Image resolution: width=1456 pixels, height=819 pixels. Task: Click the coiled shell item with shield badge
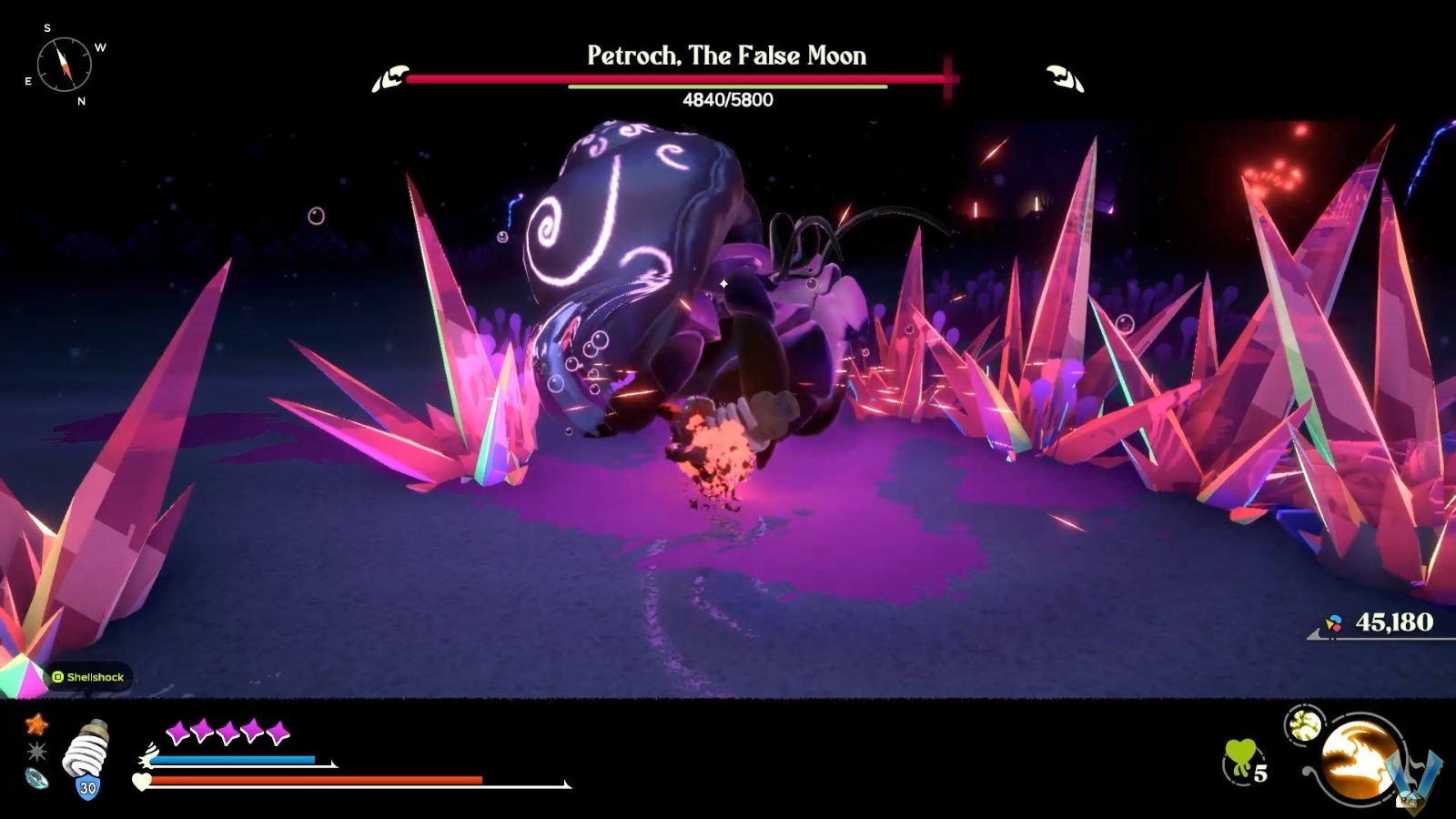click(86, 757)
